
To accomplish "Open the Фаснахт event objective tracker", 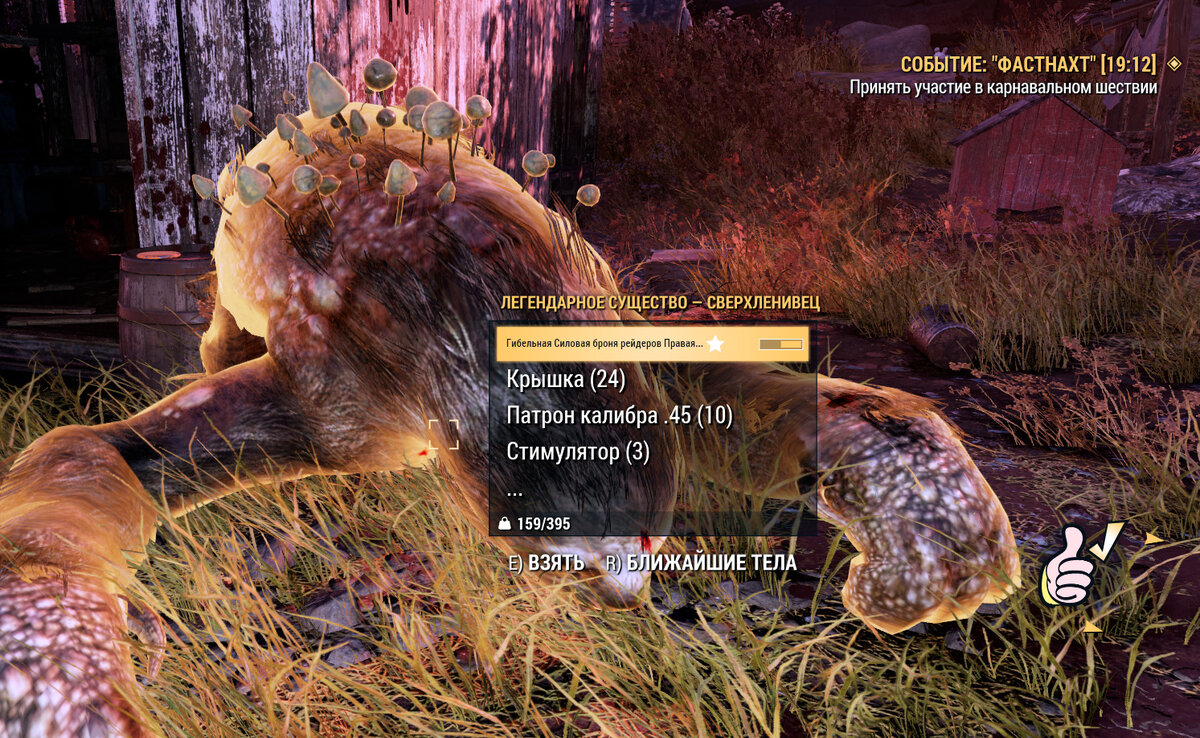I will [x=1027, y=65].
